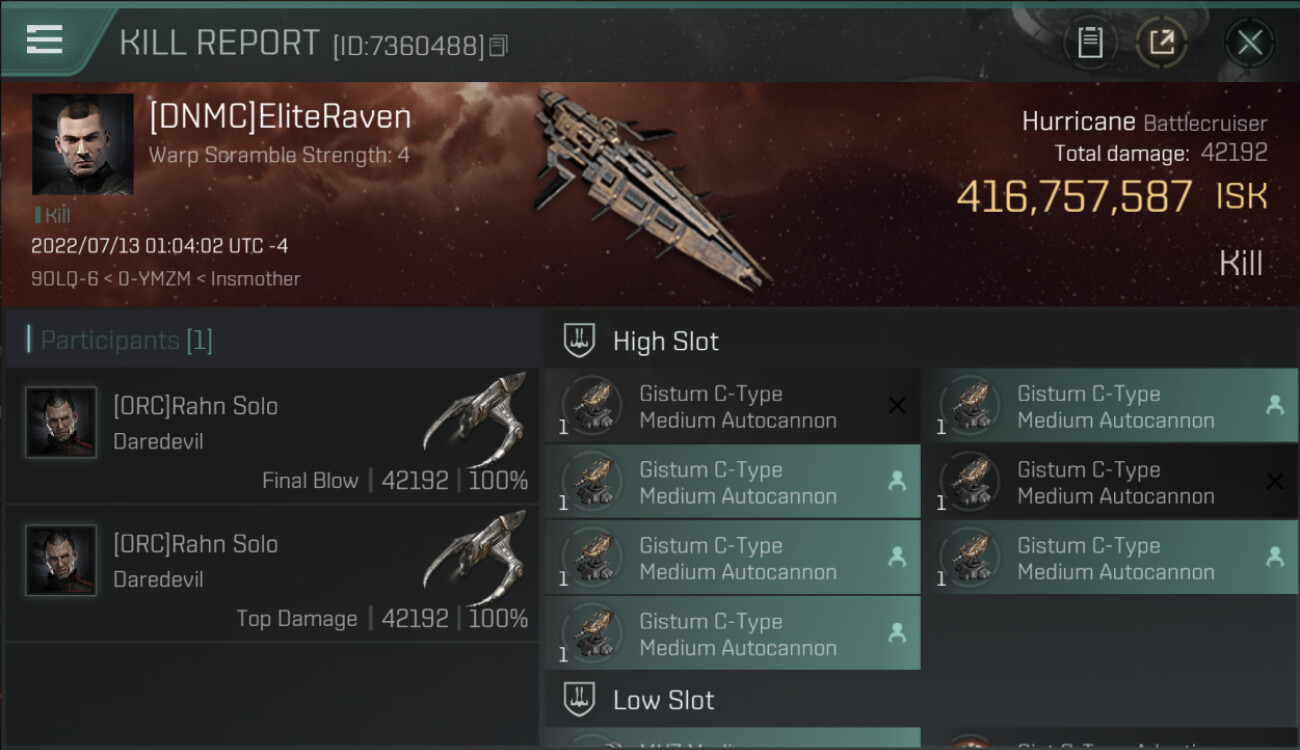1300x750 pixels.
Task: Share the kill report externally
Action: (x=1161, y=42)
